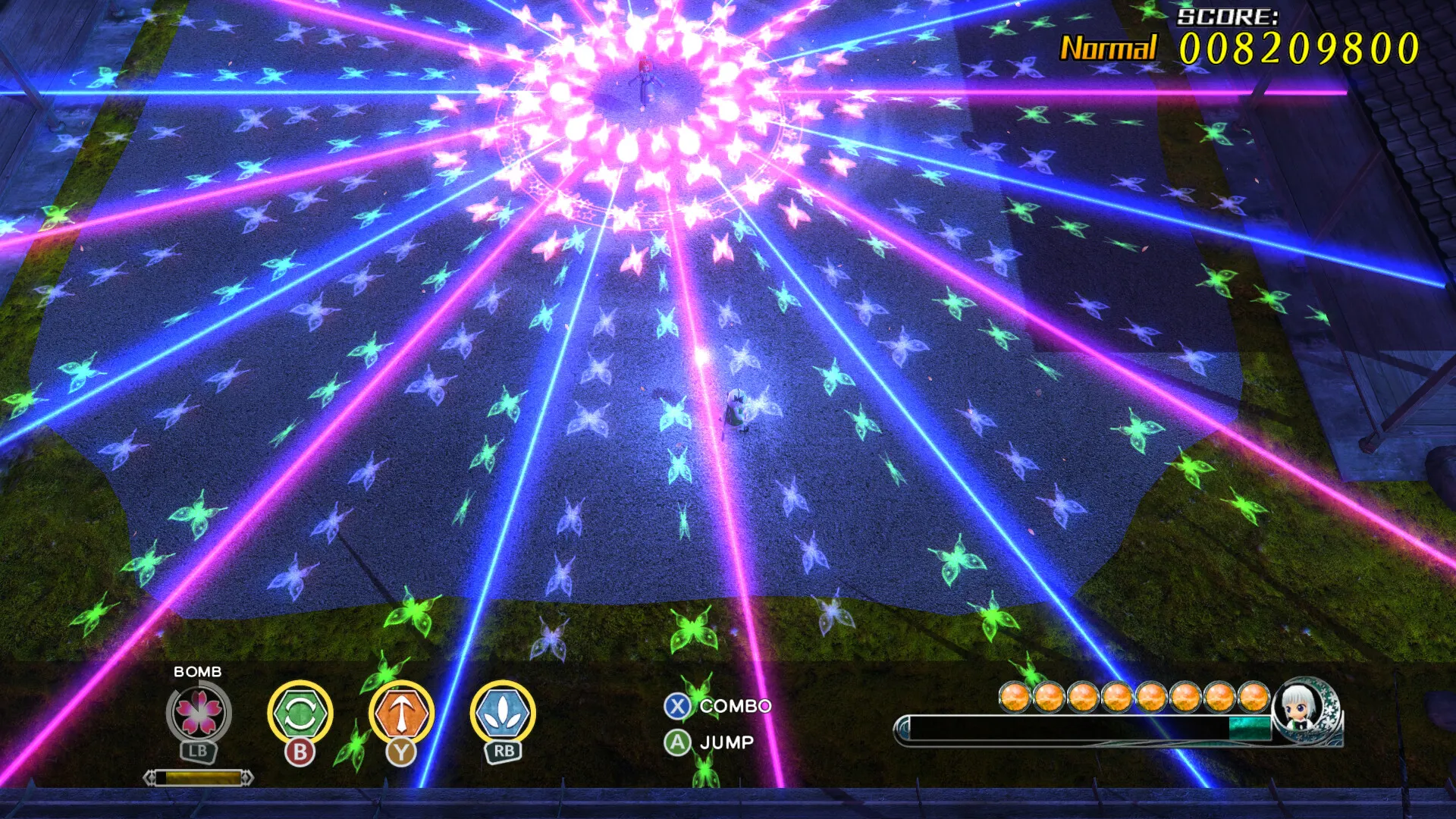1456x819 pixels.
Task: Select the green B spin attack icon
Action: click(302, 713)
